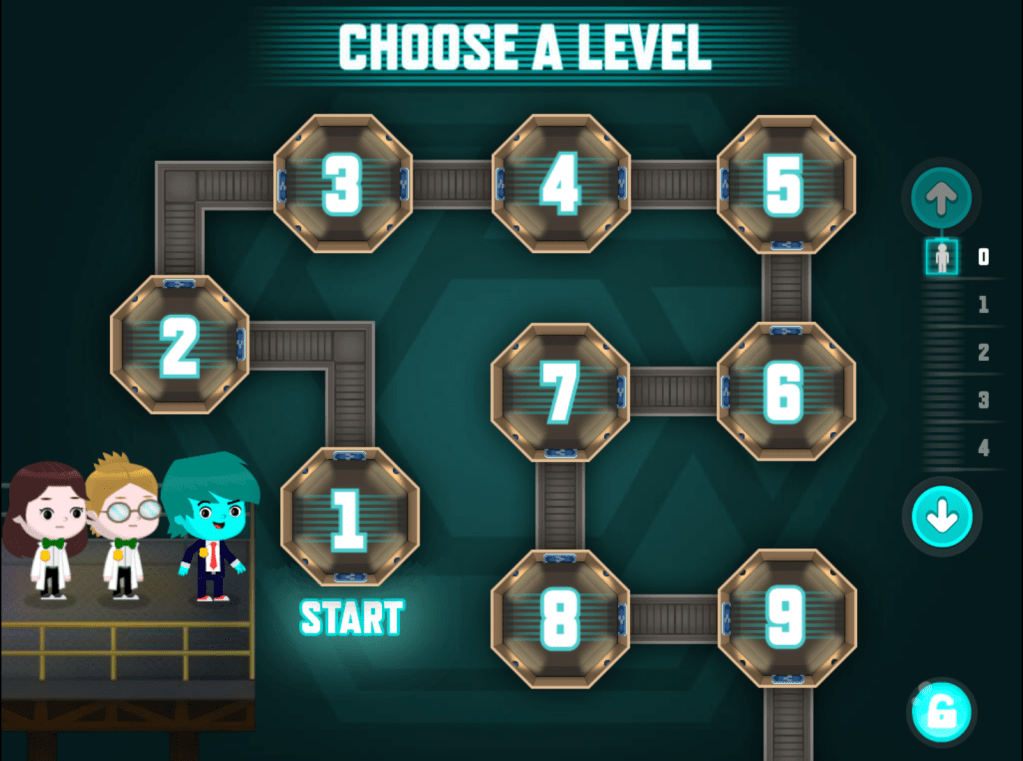The image size is (1023, 761).
Task: Select level 5 node
Action: (x=785, y=185)
